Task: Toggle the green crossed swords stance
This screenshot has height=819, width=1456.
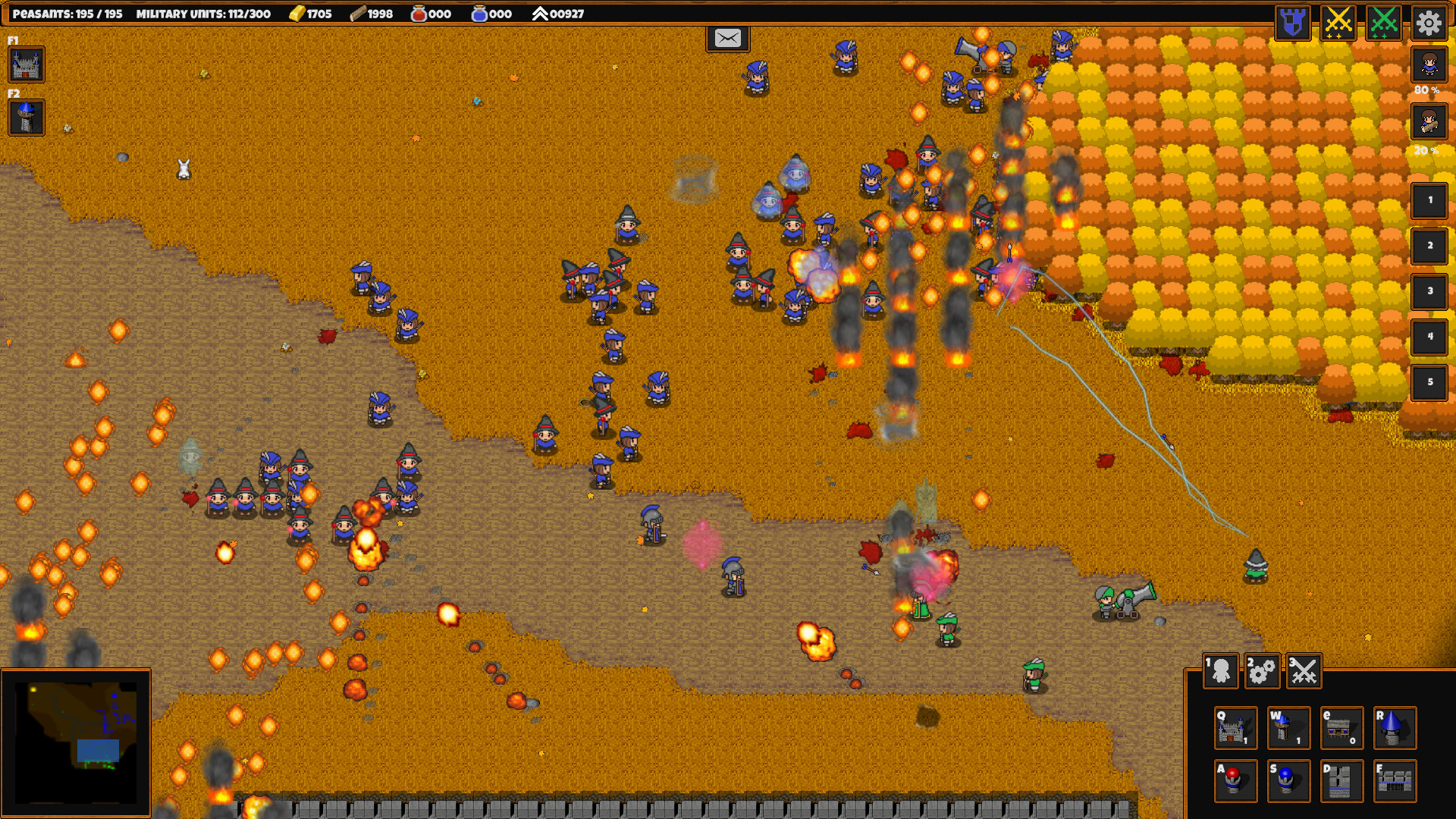Action: [x=1384, y=23]
